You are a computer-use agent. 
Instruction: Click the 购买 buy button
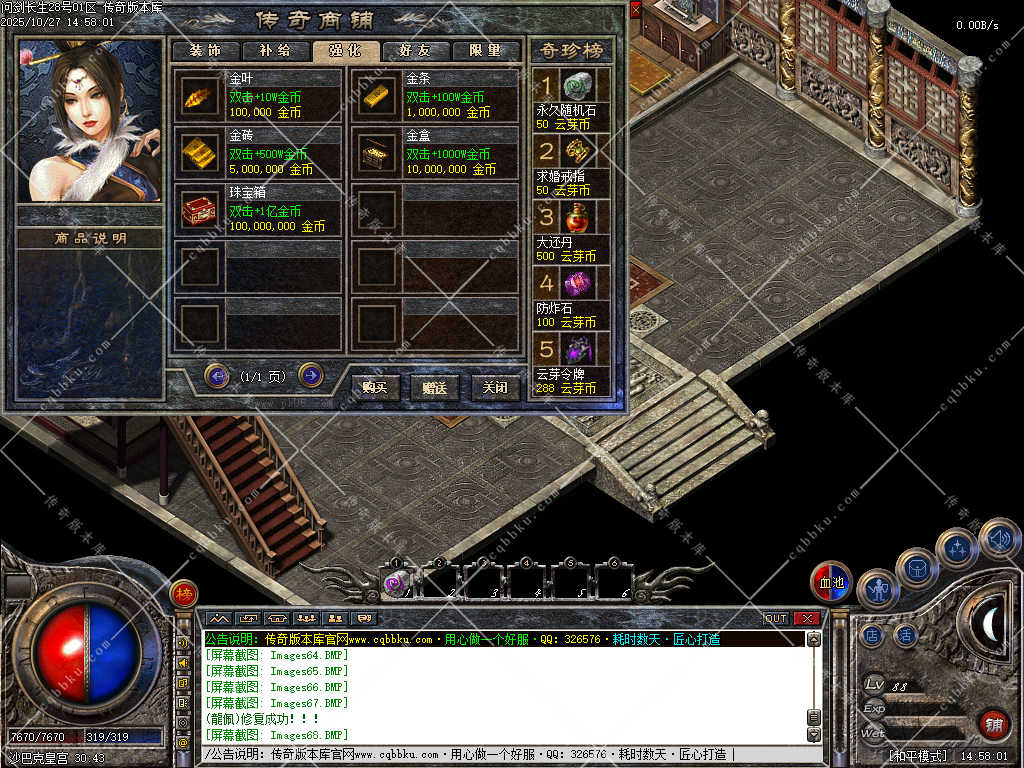(376, 387)
